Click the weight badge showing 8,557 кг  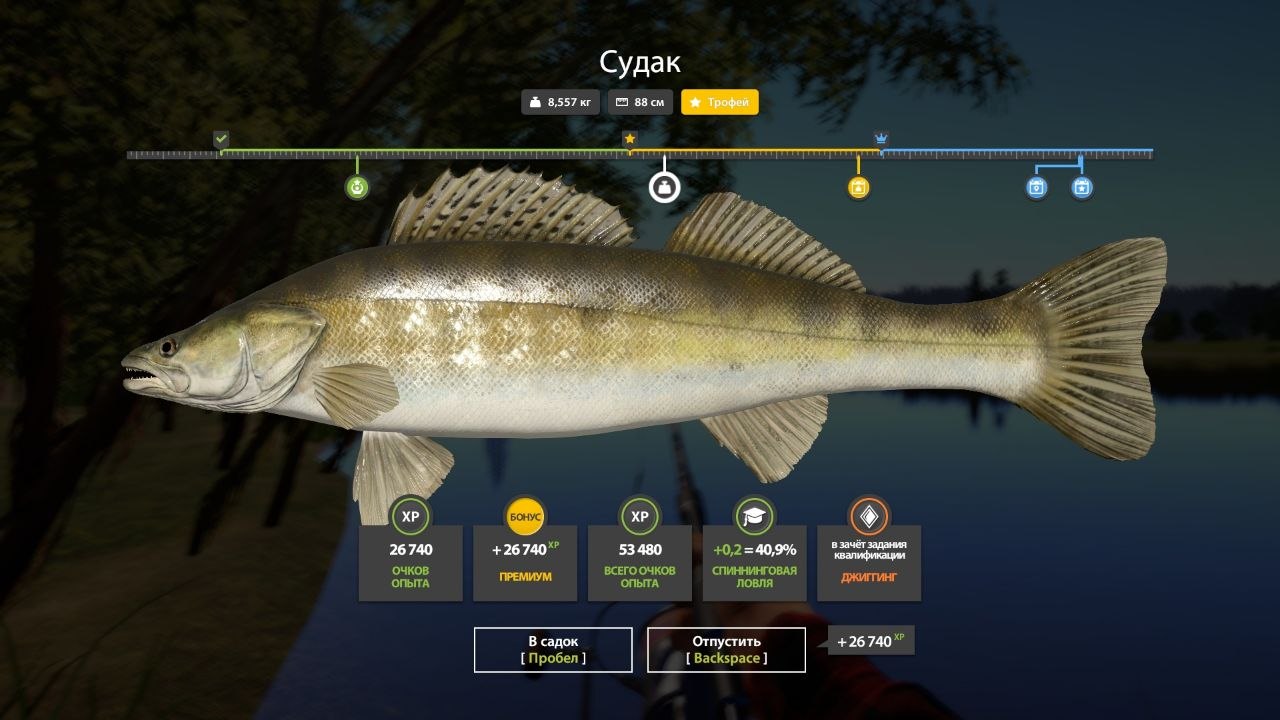tap(561, 102)
